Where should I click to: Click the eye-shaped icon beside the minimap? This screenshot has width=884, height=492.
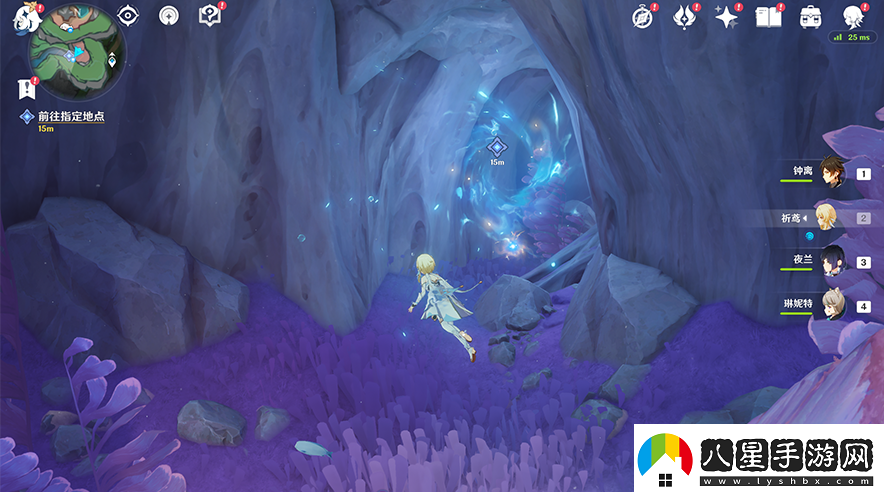pyautogui.click(x=128, y=15)
